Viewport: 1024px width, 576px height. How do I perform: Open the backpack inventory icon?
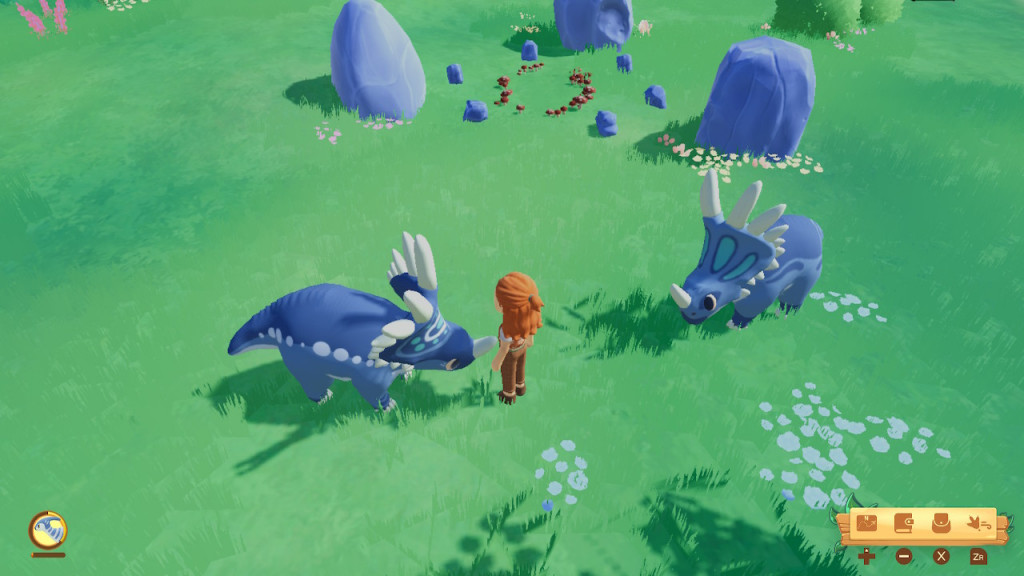click(941, 523)
